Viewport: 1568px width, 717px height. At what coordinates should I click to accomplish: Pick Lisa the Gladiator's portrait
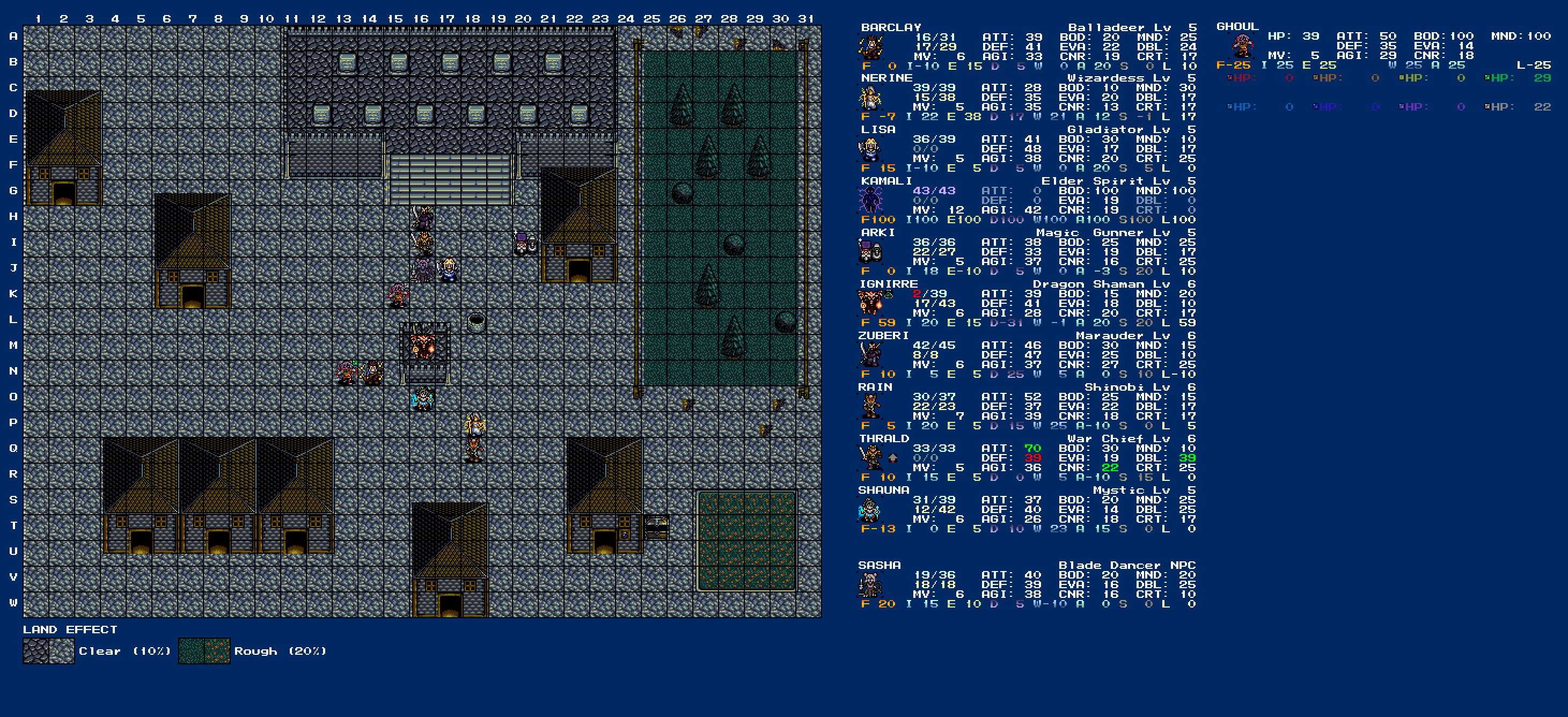[870, 150]
